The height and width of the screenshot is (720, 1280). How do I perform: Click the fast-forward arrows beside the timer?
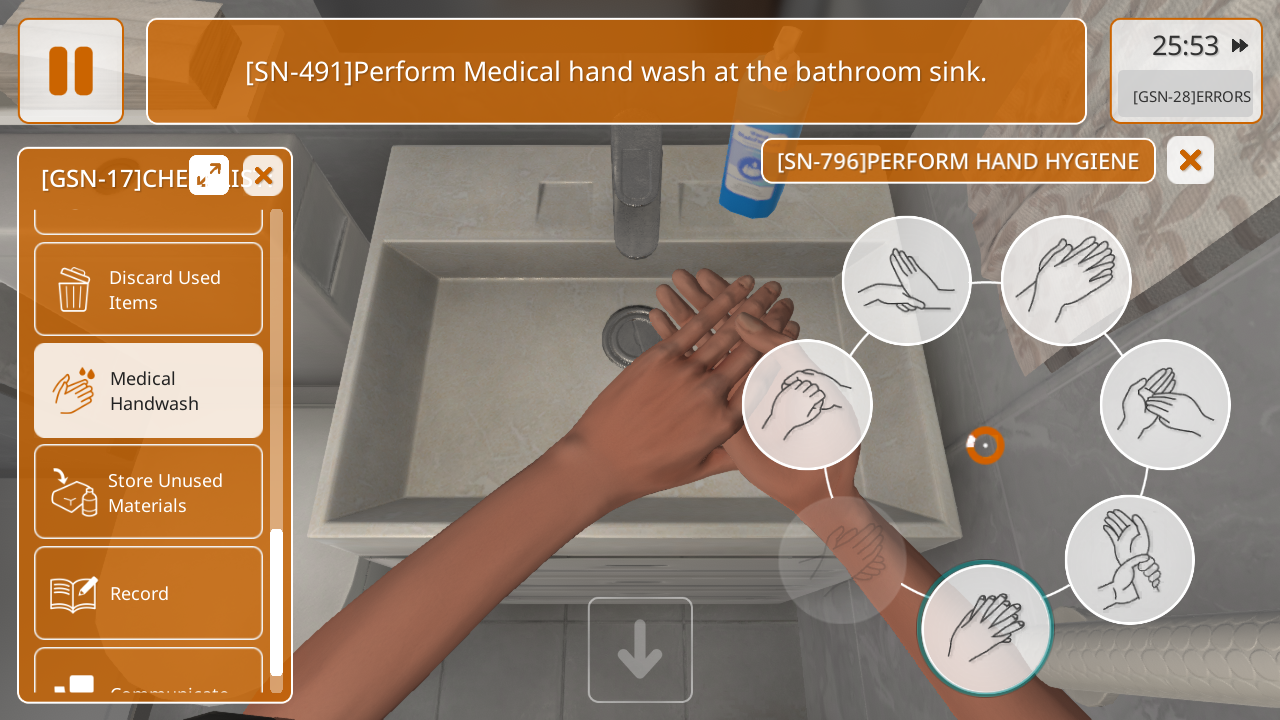click(1239, 45)
